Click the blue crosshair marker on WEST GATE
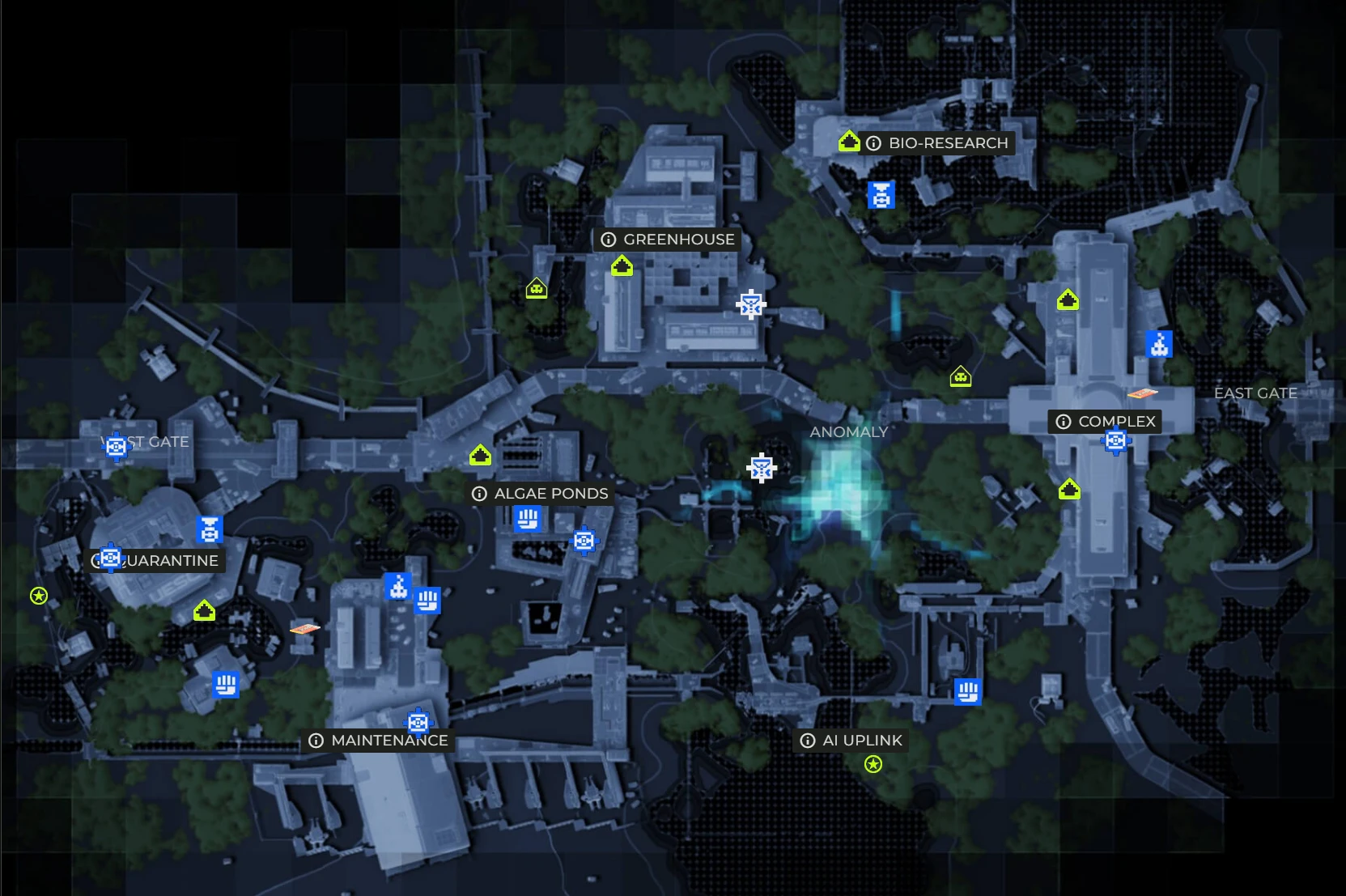1346x896 pixels. pyautogui.click(x=116, y=445)
